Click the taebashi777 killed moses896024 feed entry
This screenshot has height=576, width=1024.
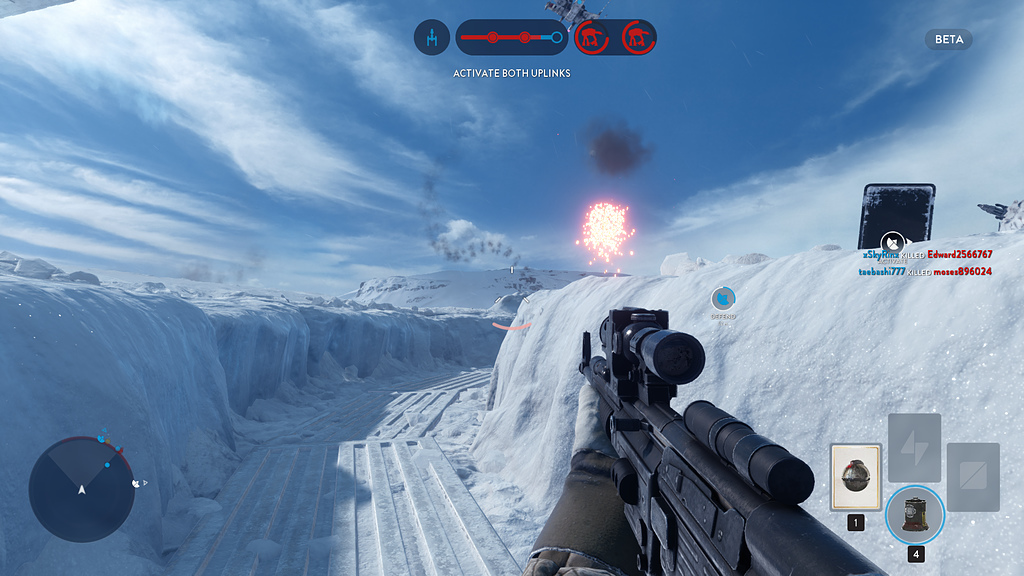[x=925, y=272]
